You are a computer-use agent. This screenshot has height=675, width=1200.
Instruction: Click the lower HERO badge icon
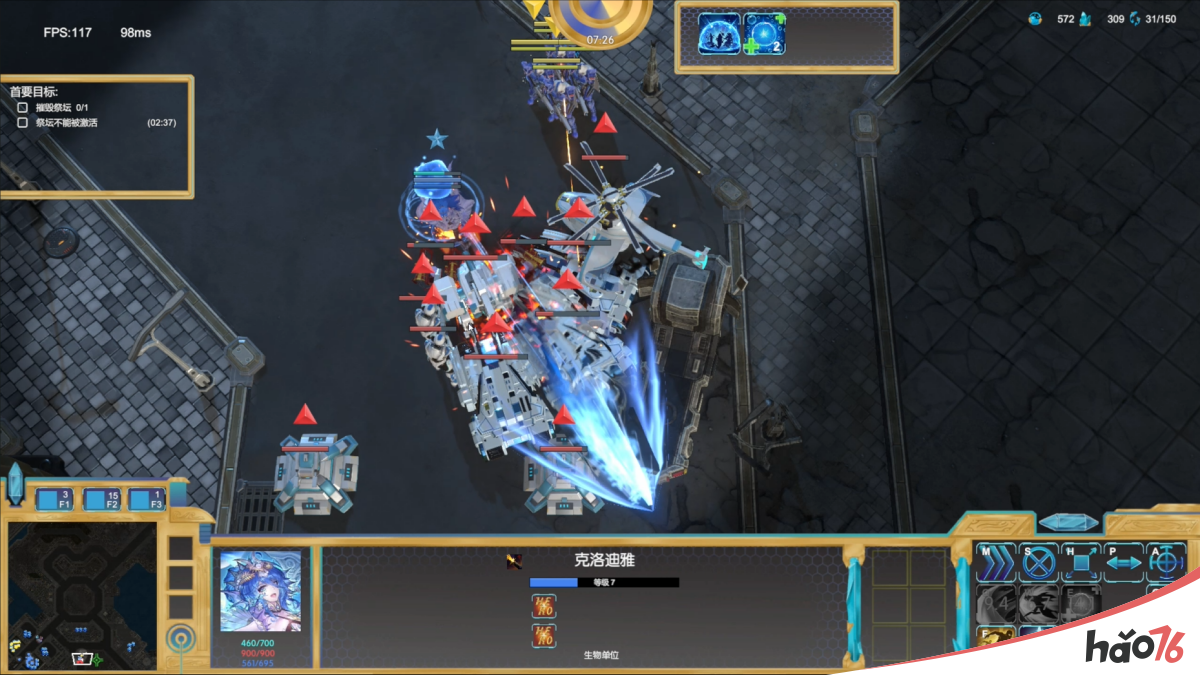point(545,635)
